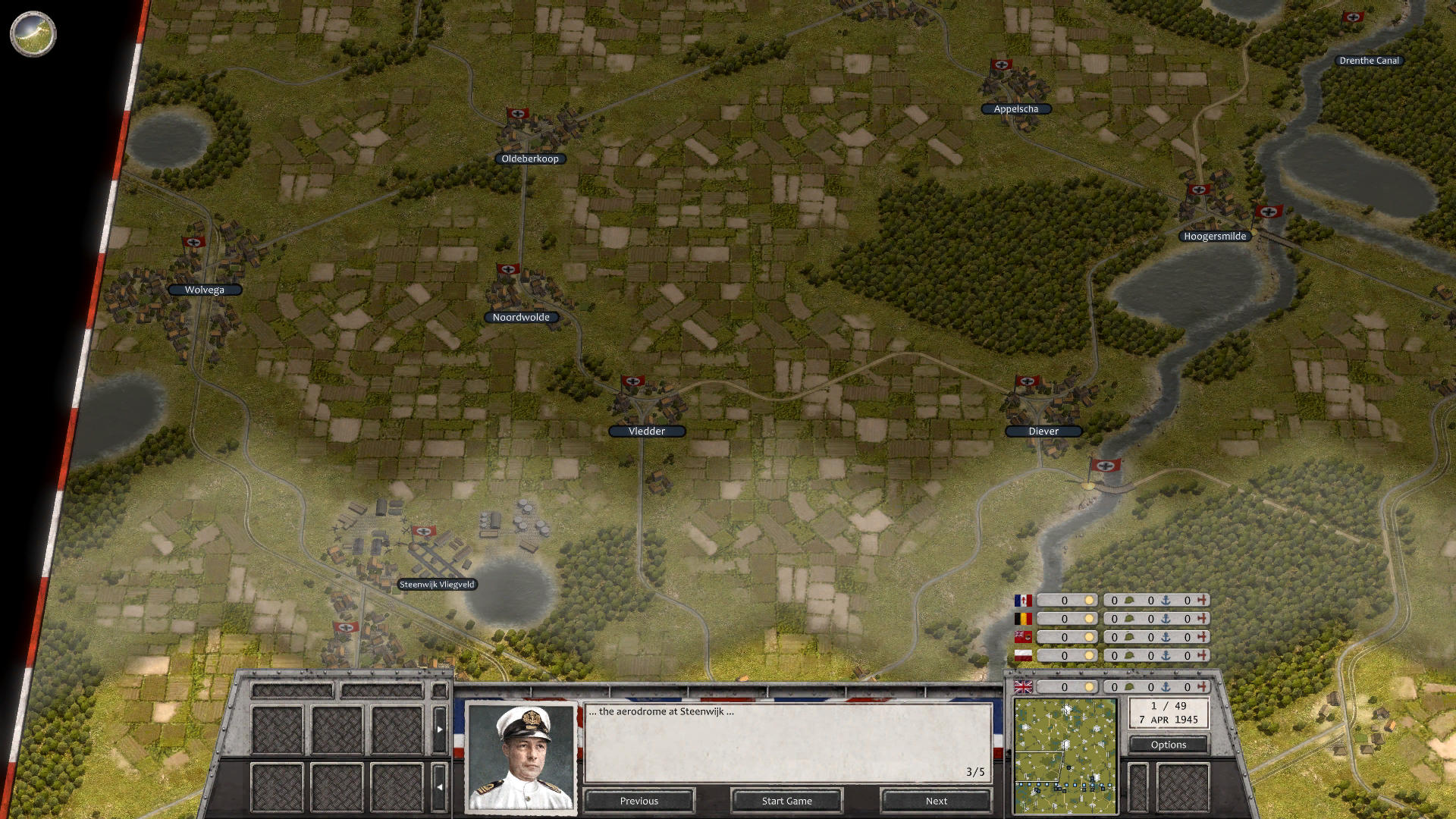Collapse the lower unit row with the left arrow
The width and height of the screenshot is (1456, 819).
coord(440,786)
